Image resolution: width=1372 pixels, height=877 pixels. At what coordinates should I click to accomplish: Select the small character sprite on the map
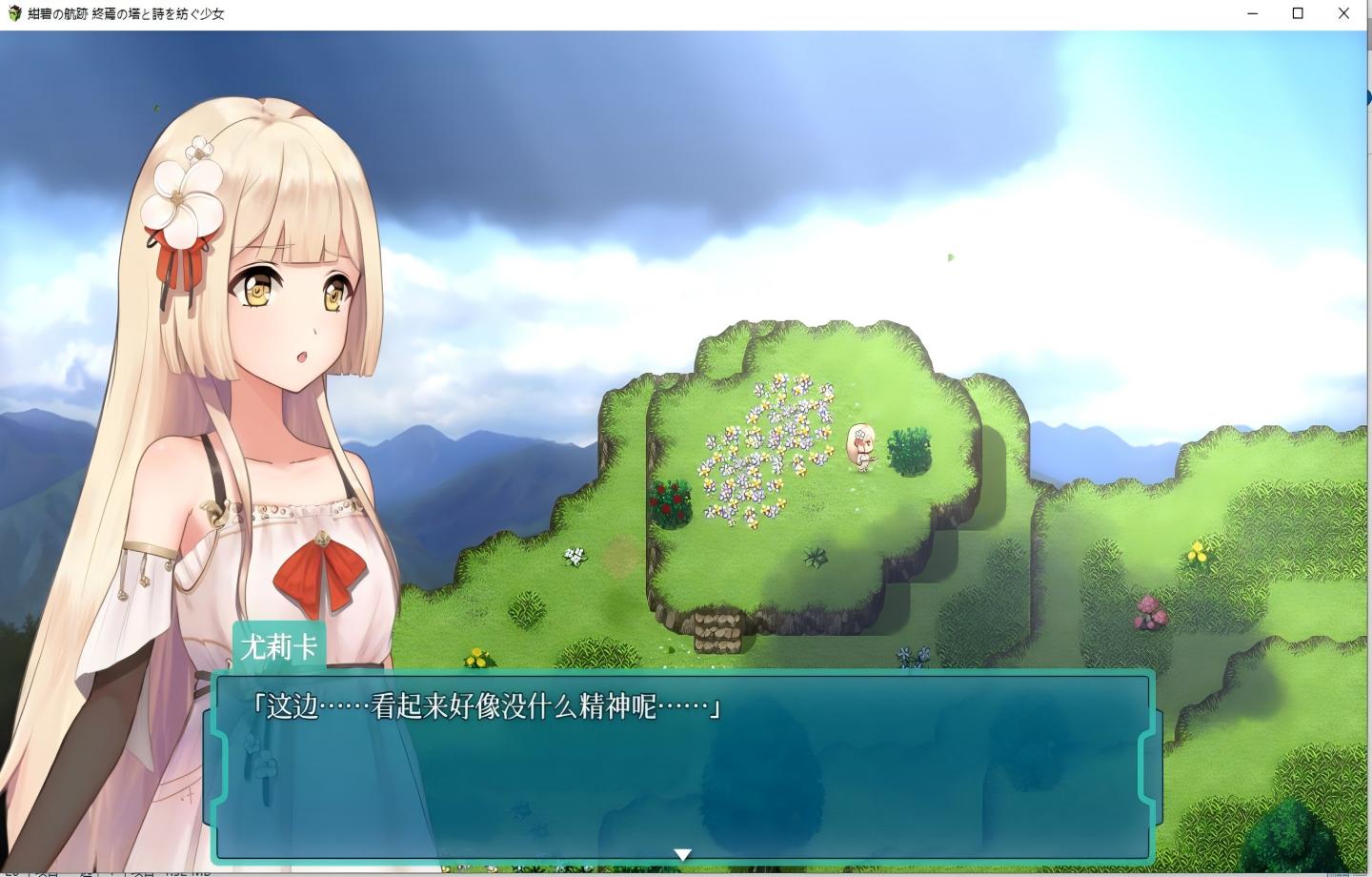(863, 448)
